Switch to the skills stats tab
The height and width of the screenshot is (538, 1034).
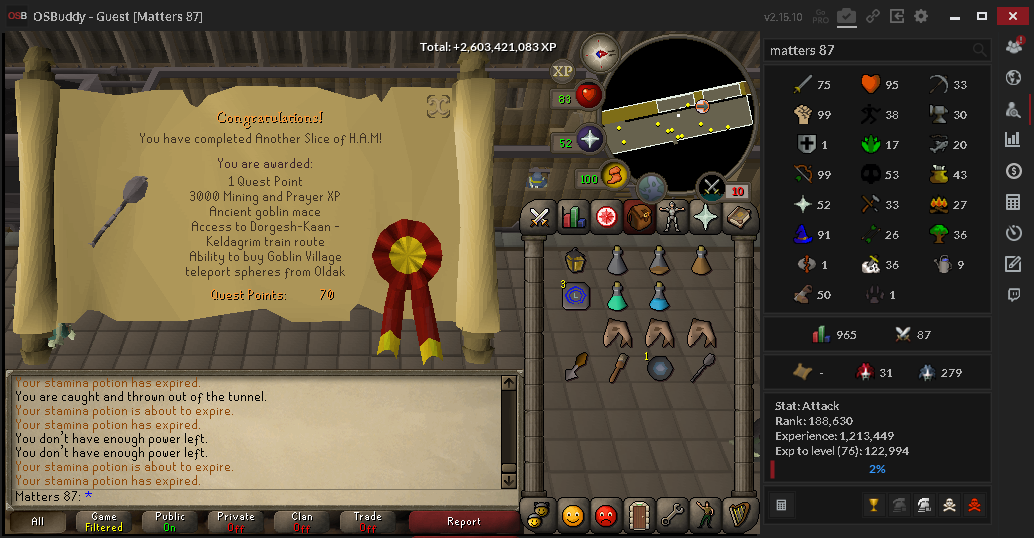(x=573, y=216)
